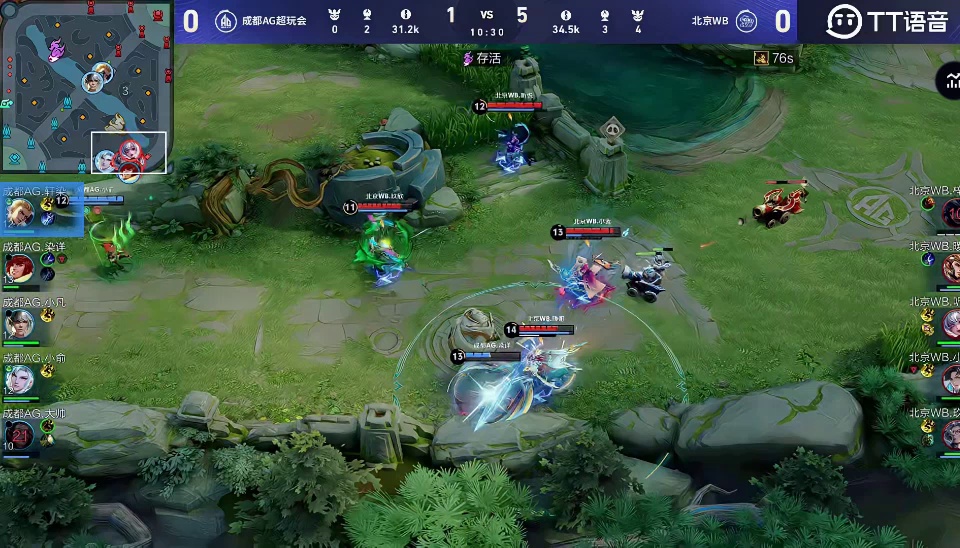960x548 pixels.
Task: Click the 成都AG超玩会 team name
Action: tap(273, 20)
